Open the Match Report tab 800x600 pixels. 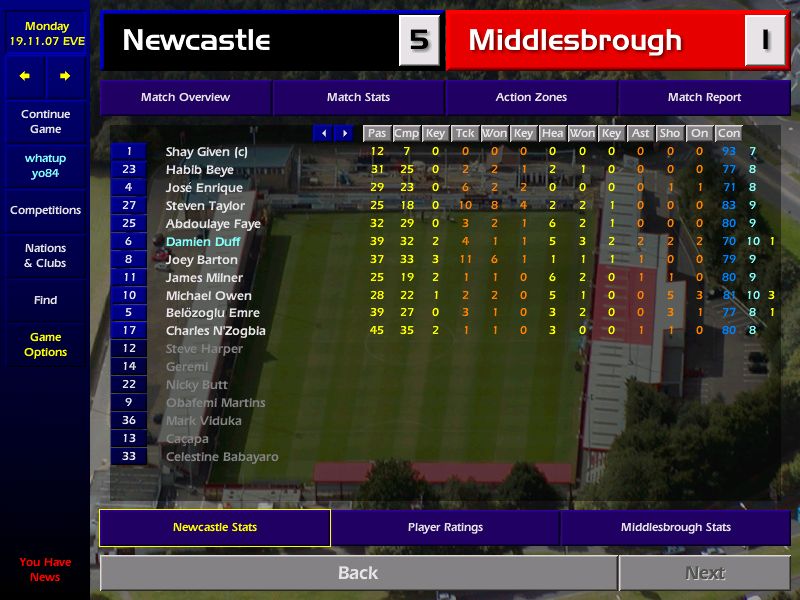[x=704, y=97]
